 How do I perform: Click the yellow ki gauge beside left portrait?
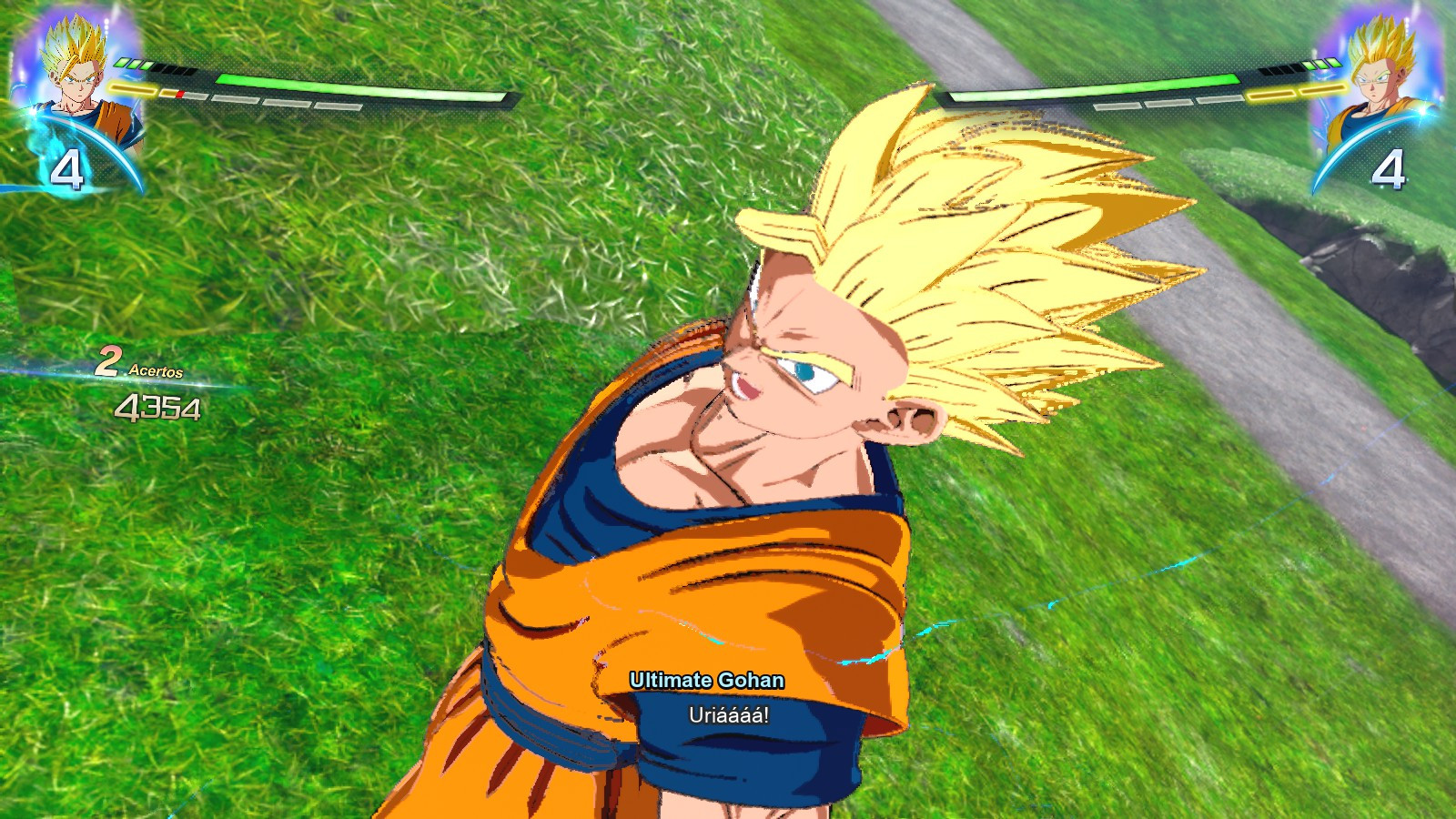[x=132, y=89]
